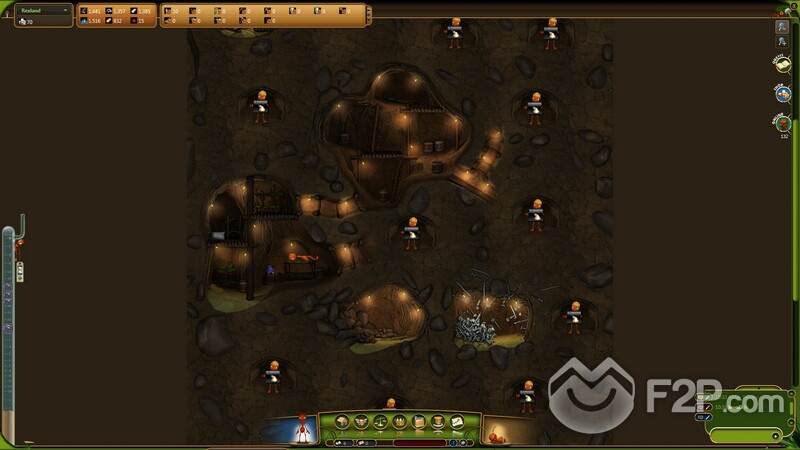Select the ant character portrait

click(299, 429)
